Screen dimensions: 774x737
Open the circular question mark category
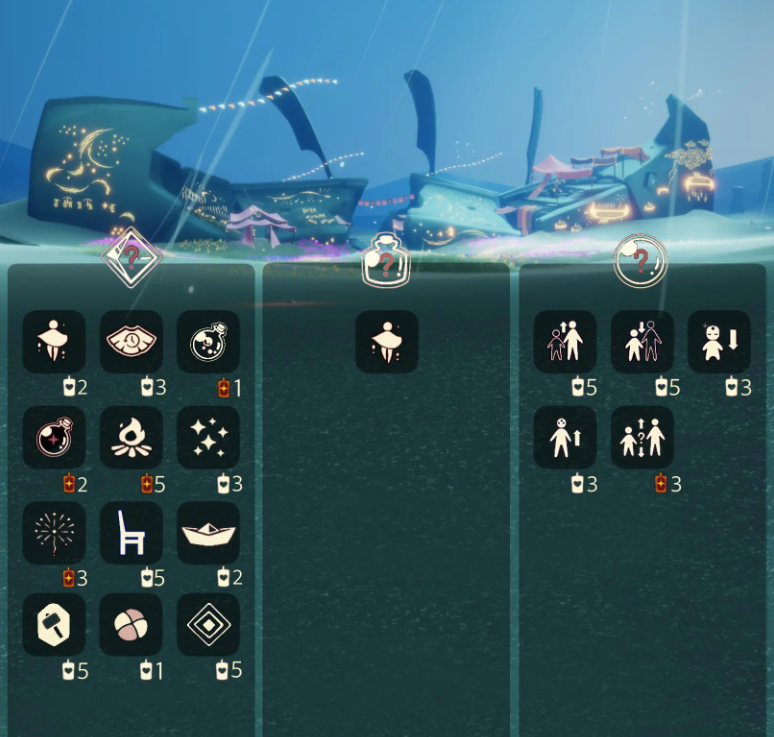pos(641,261)
